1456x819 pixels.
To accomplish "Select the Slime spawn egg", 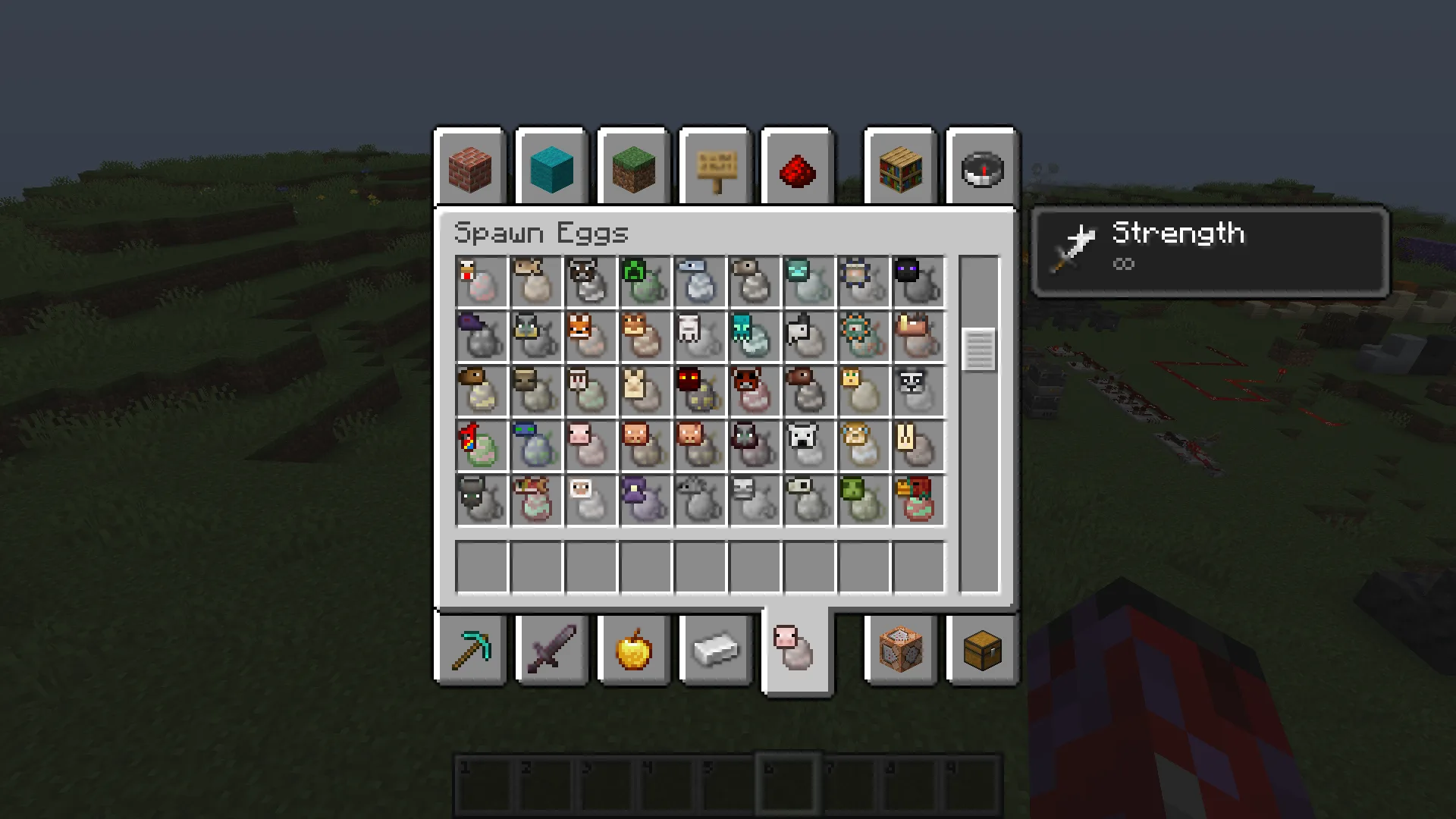I will (x=863, y=500).
